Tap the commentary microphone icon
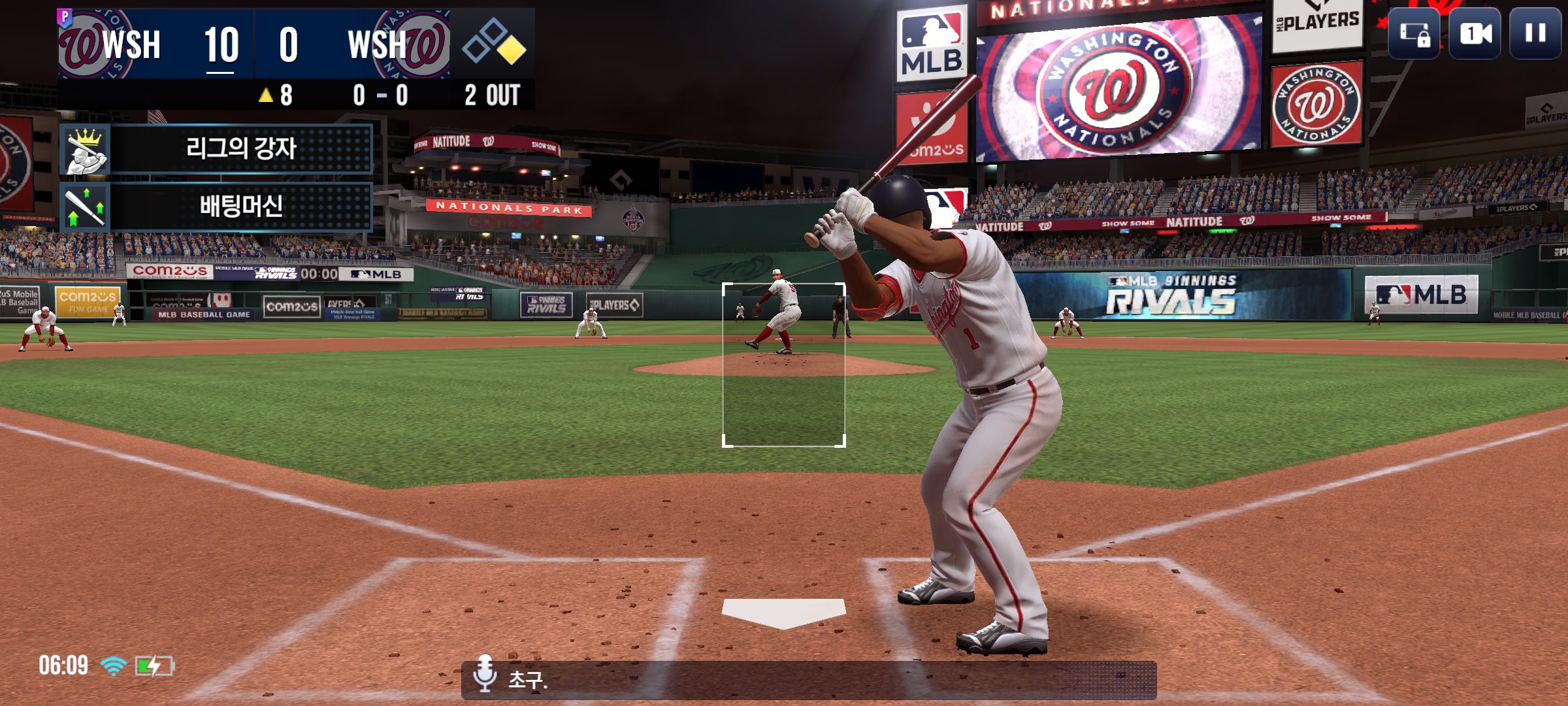The image size is (1568, 706). click(485, 673)
